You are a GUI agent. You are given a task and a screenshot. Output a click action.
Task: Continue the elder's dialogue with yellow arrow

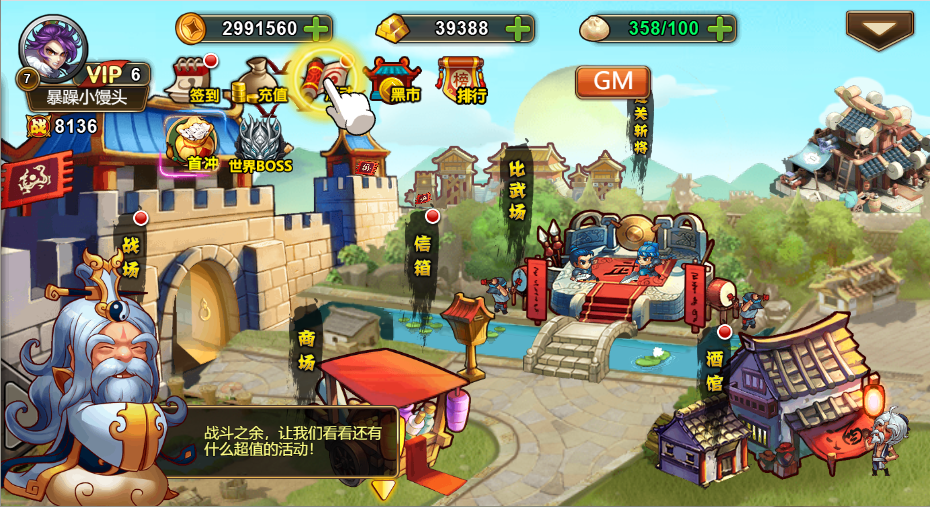point(383,489)
